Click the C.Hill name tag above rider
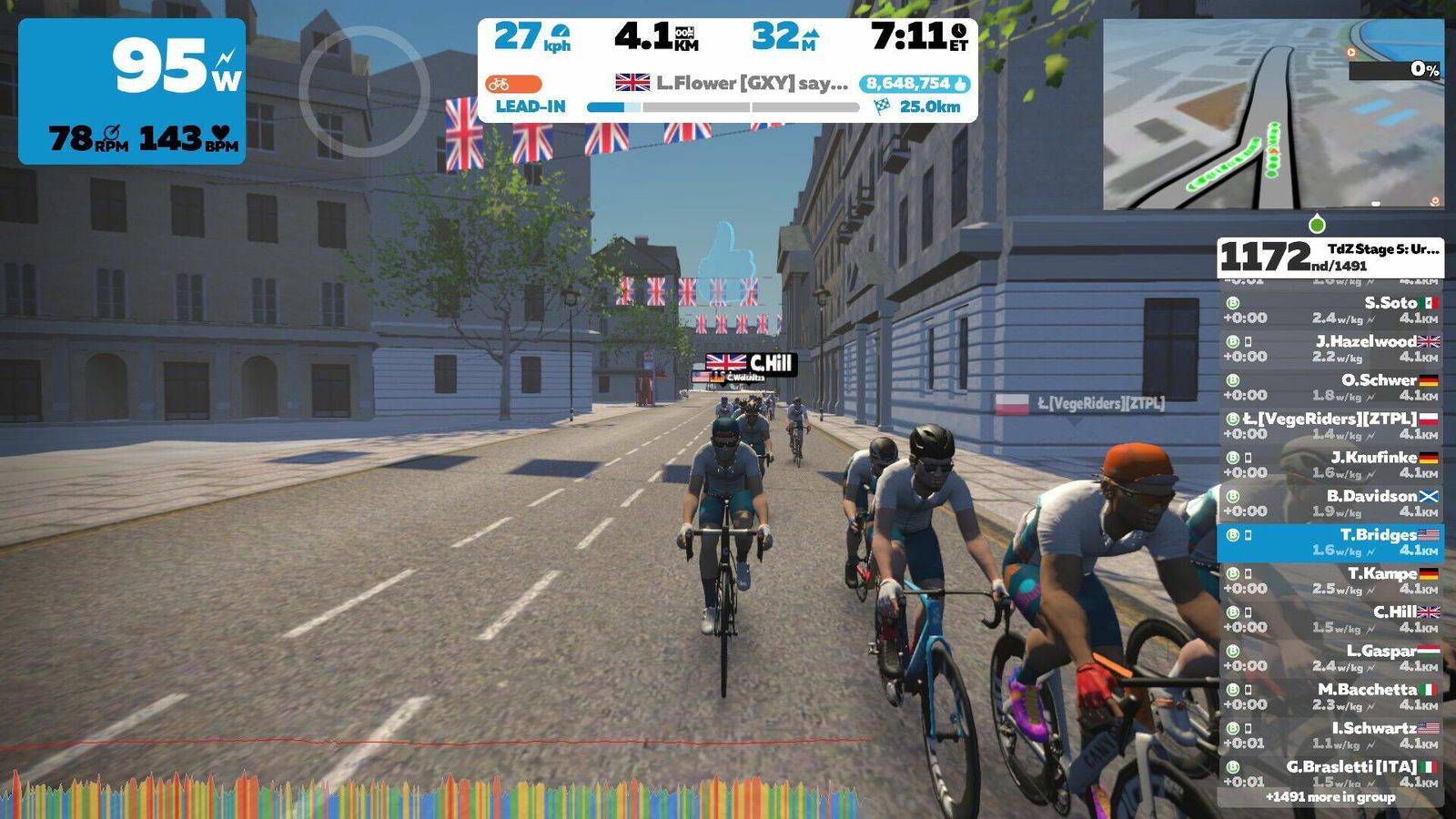Viewport: 1456px width, 819px height. [751, 364]
